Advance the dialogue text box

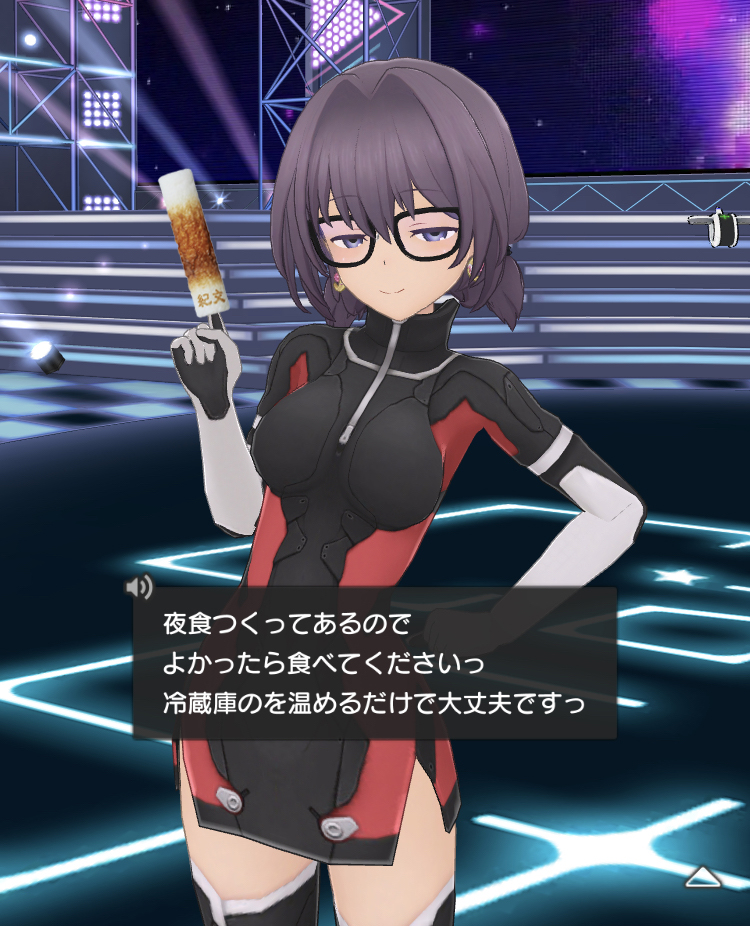pos(375,663)
